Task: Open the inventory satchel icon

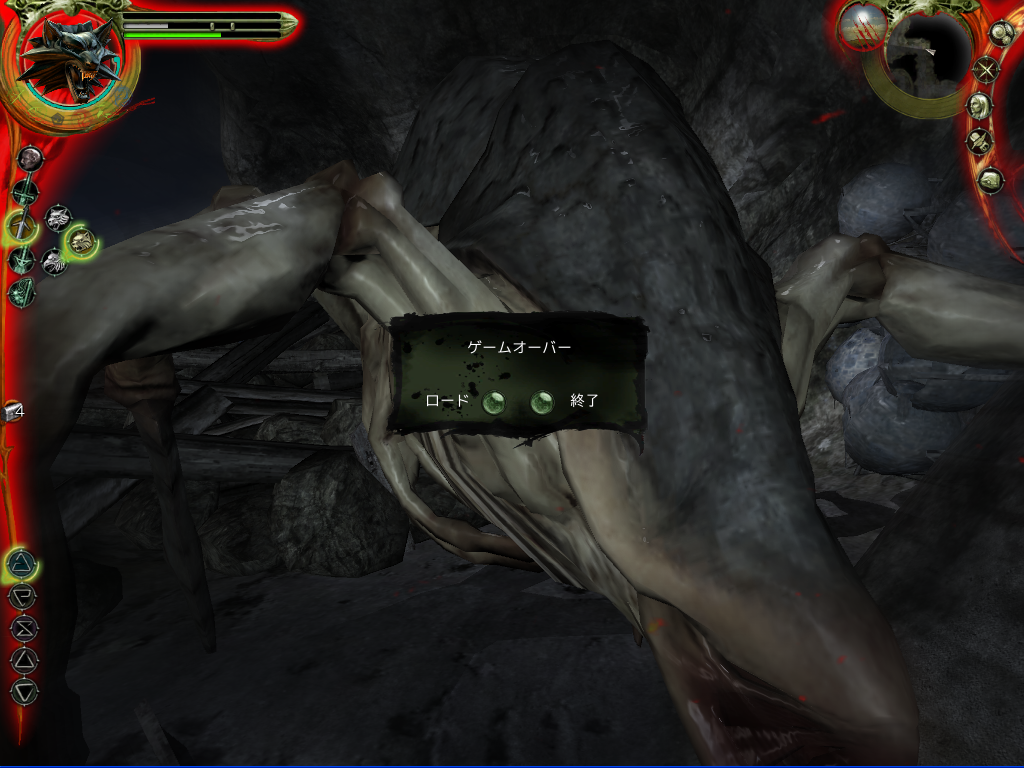Action: pos(990,180)
